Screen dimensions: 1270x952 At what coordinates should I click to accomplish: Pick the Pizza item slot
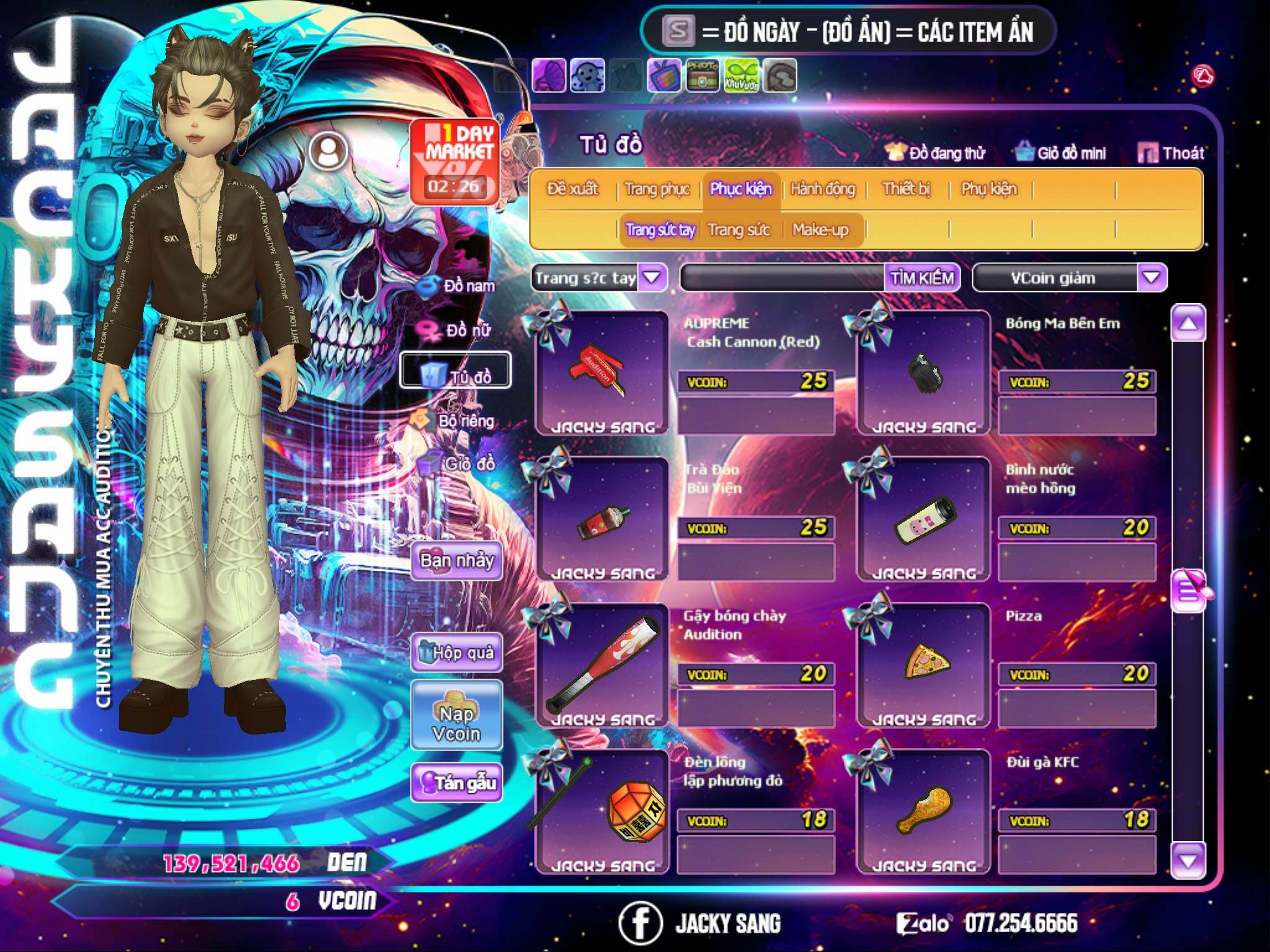(923, 664)
